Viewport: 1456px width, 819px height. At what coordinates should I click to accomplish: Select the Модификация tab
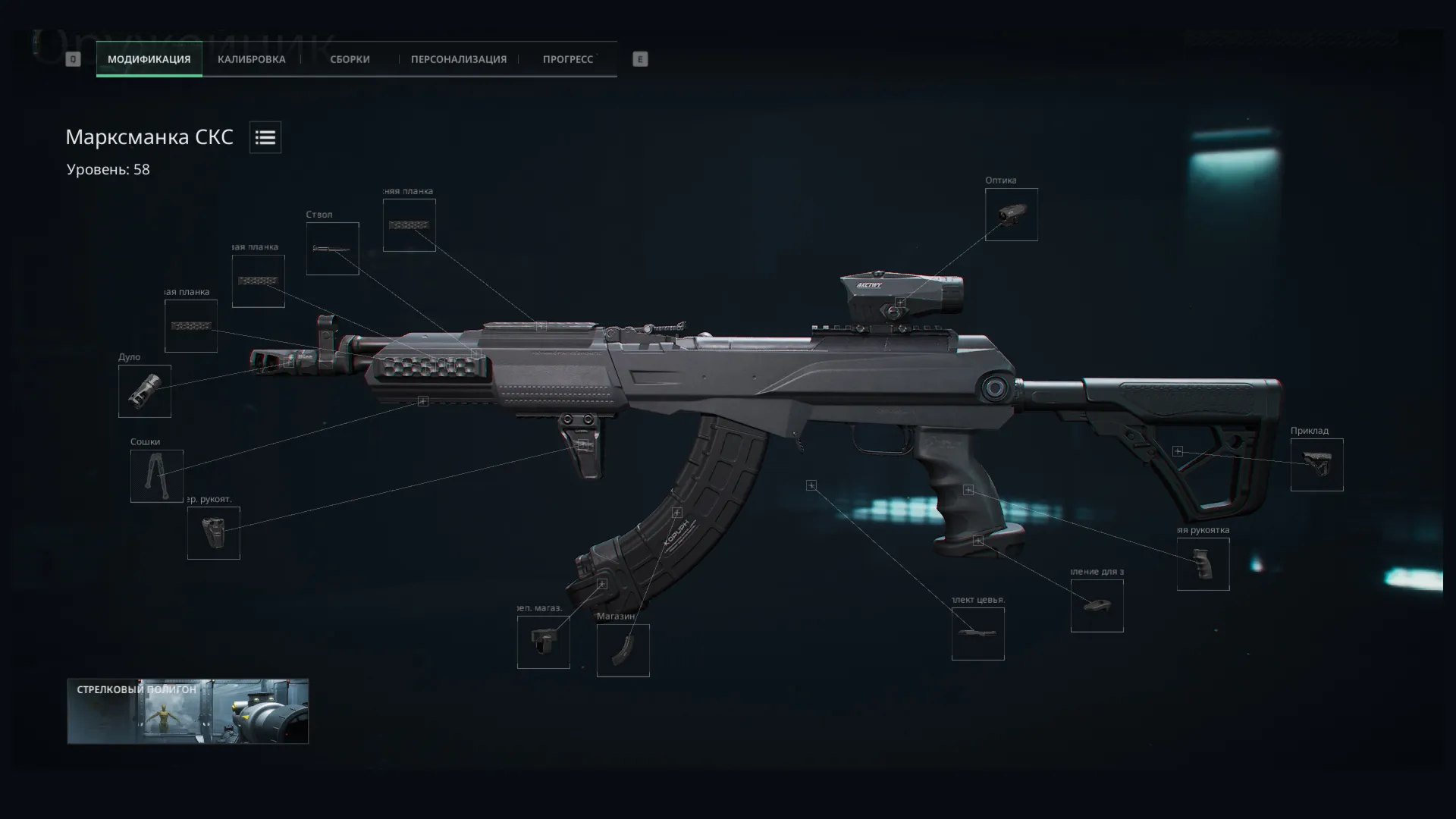pyautogui.click(x=149, y=59)
